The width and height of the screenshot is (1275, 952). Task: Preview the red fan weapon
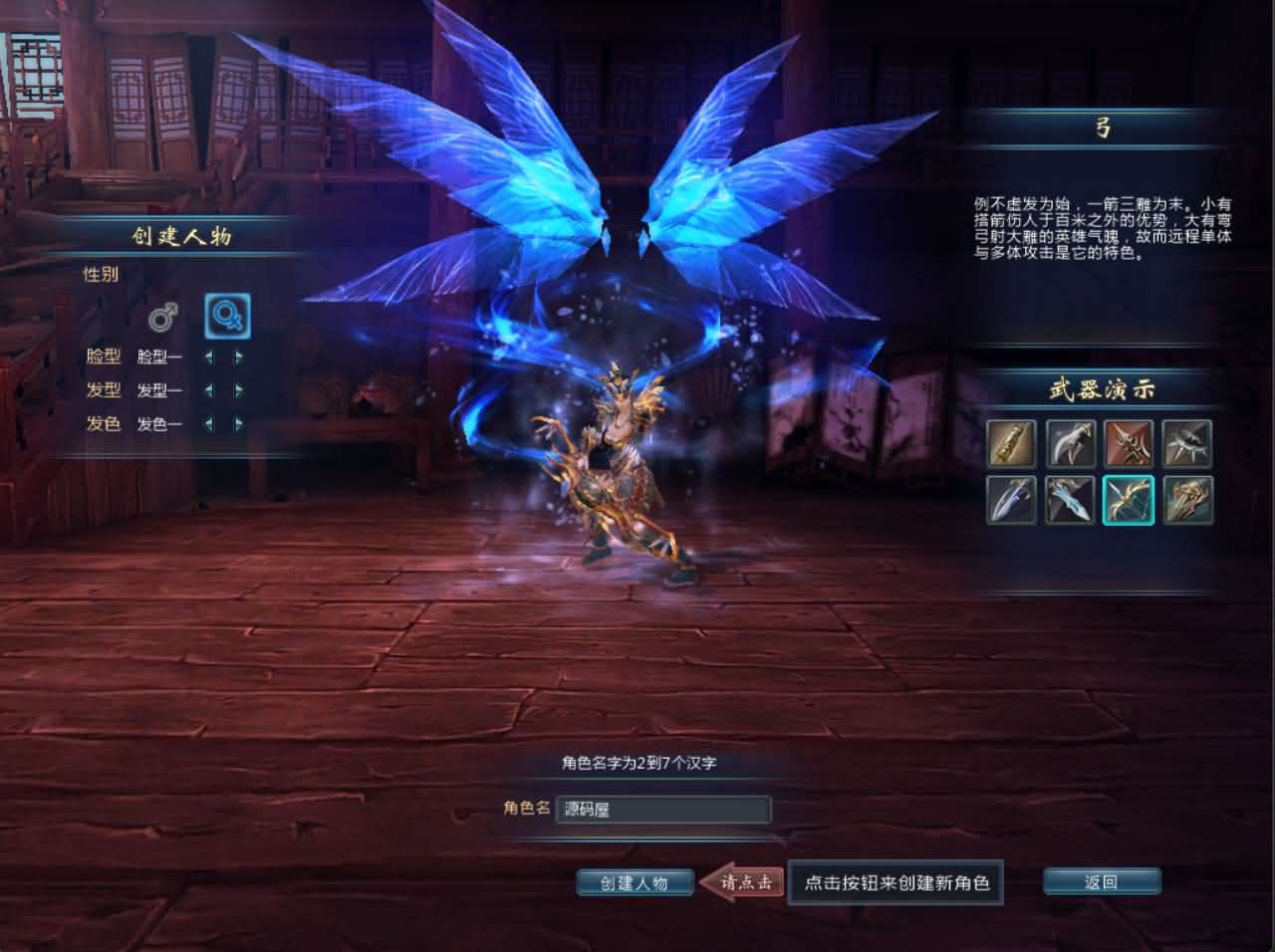[x=1129, y=445]
